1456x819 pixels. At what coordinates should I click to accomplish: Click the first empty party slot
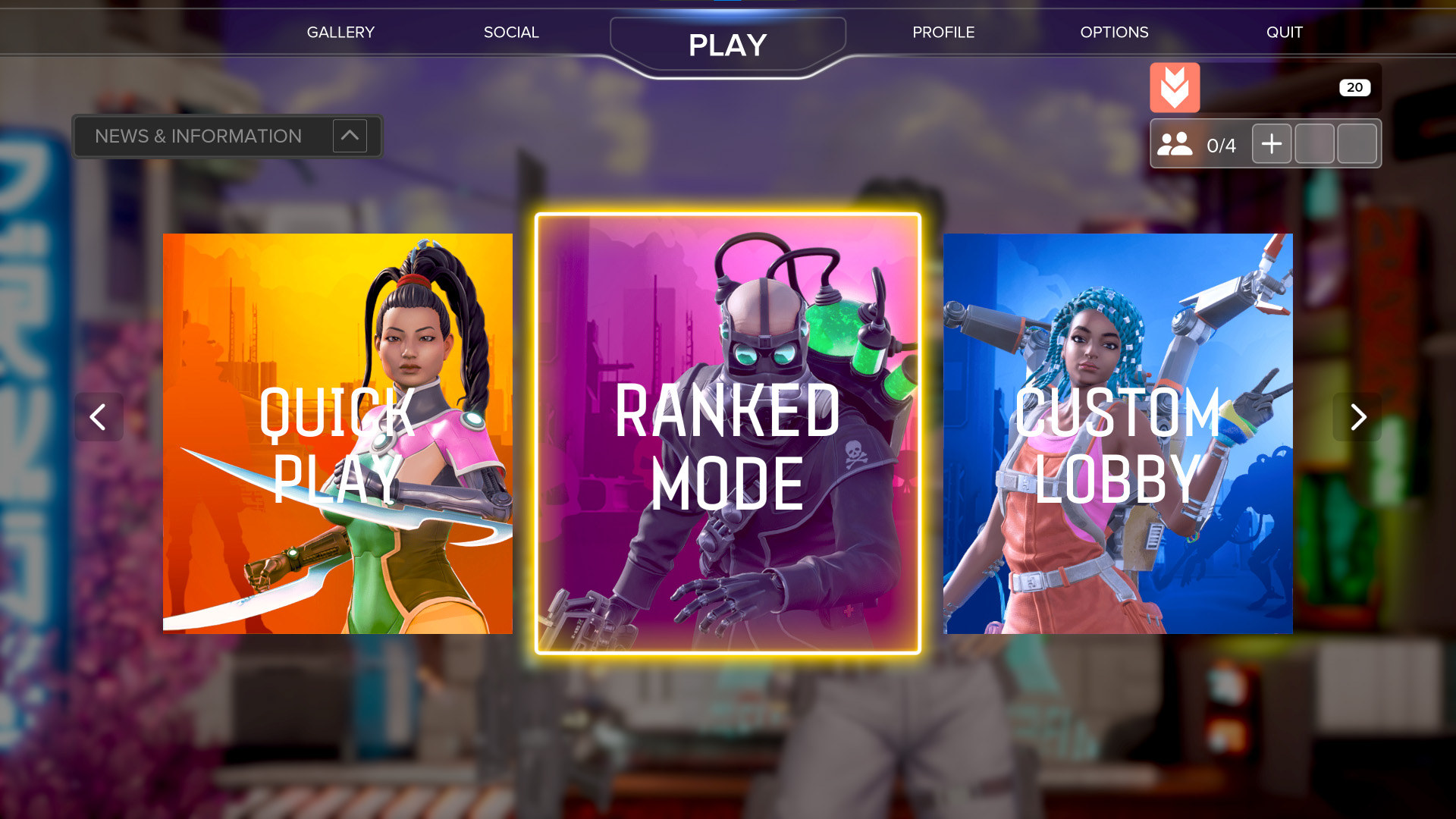pyautogui.click(x=1314, y=143)
